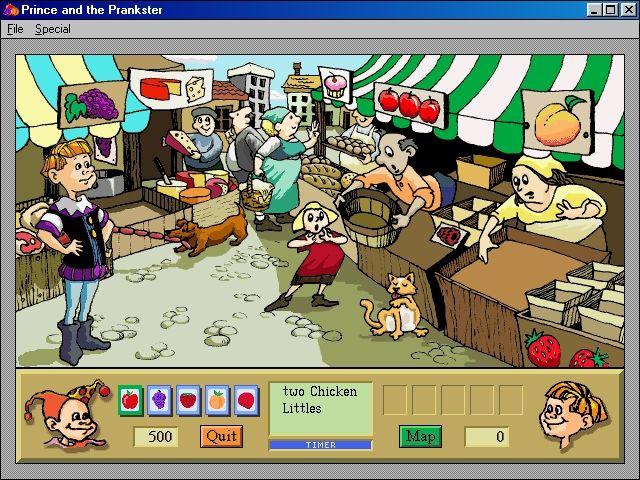The image size is (640, 480).
Task: Click the prince portrait
Action: 574,409
